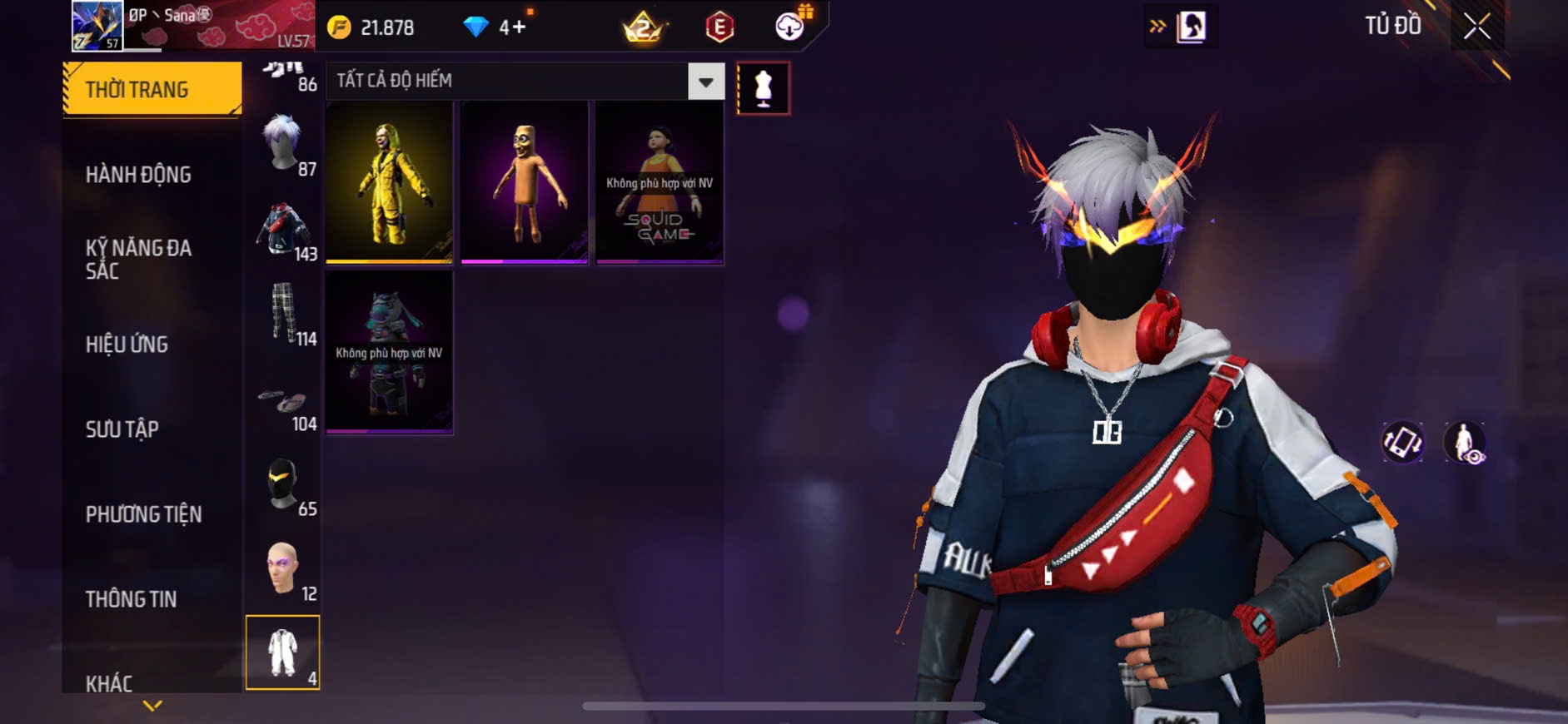Image resolution: width=1568 pixels, height=724 pixels.
Task: Close the Tủ Đồ wardrobe screen
Action: click(x=1477, y=27)
